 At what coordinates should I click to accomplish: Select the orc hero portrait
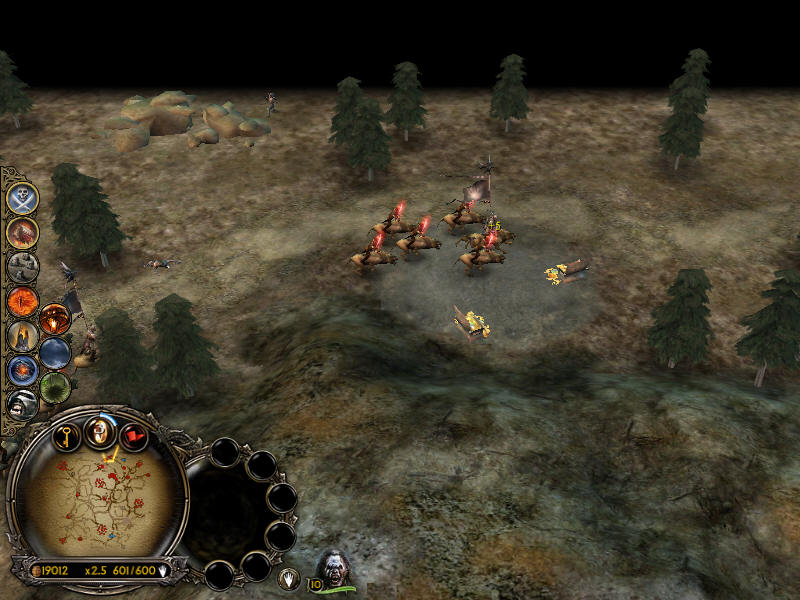[x=334, y=568]
